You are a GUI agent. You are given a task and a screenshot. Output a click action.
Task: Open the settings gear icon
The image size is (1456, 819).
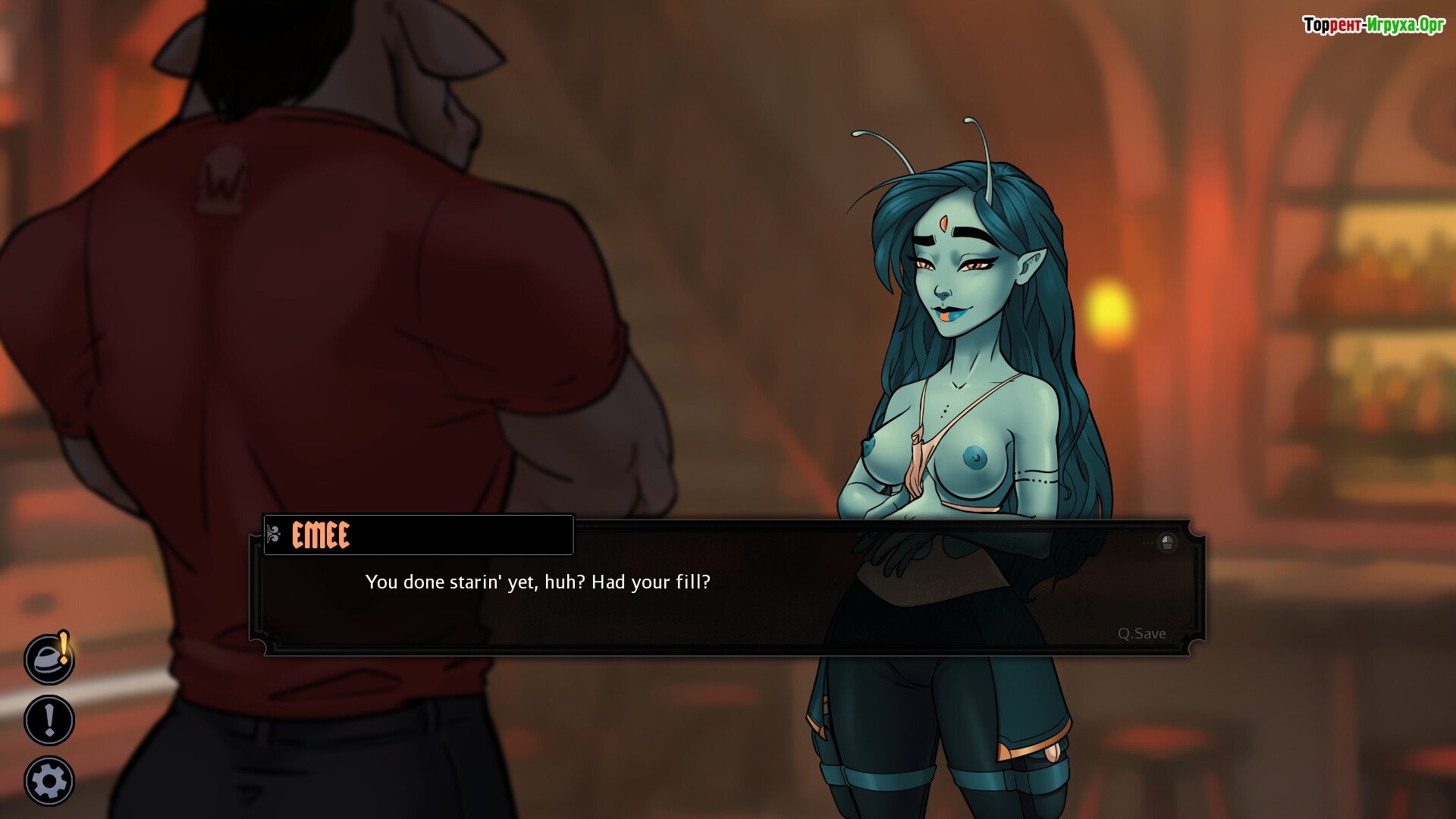coord(49,781)
